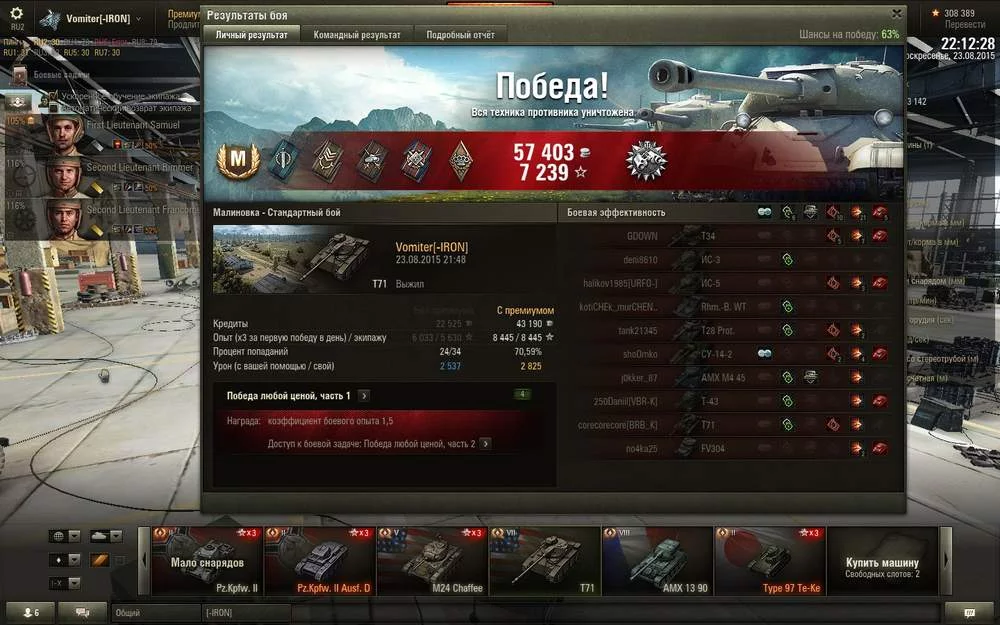Choose the Pz.Kpfw. II Ausf. D tank

[x=319, y=561]
